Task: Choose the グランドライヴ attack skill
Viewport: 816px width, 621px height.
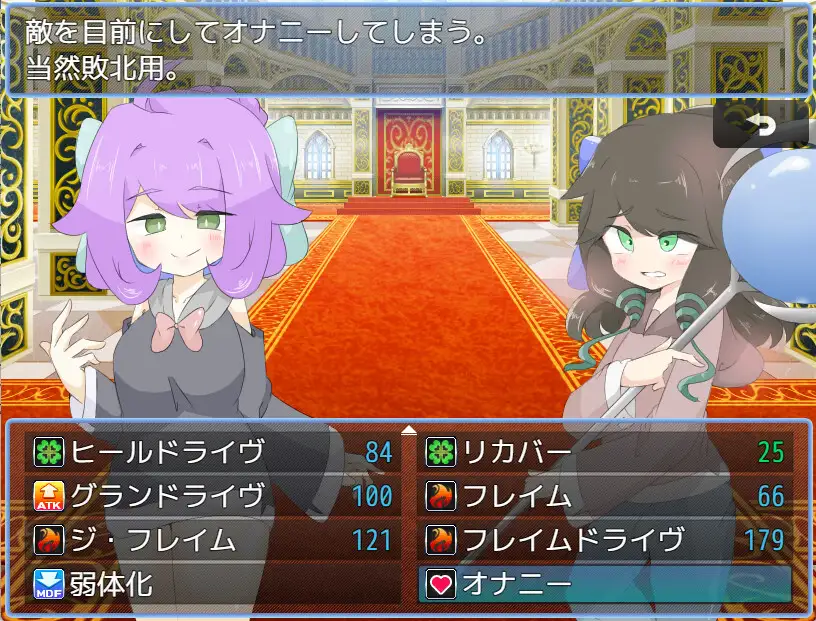Action: (x=212, y=496)
